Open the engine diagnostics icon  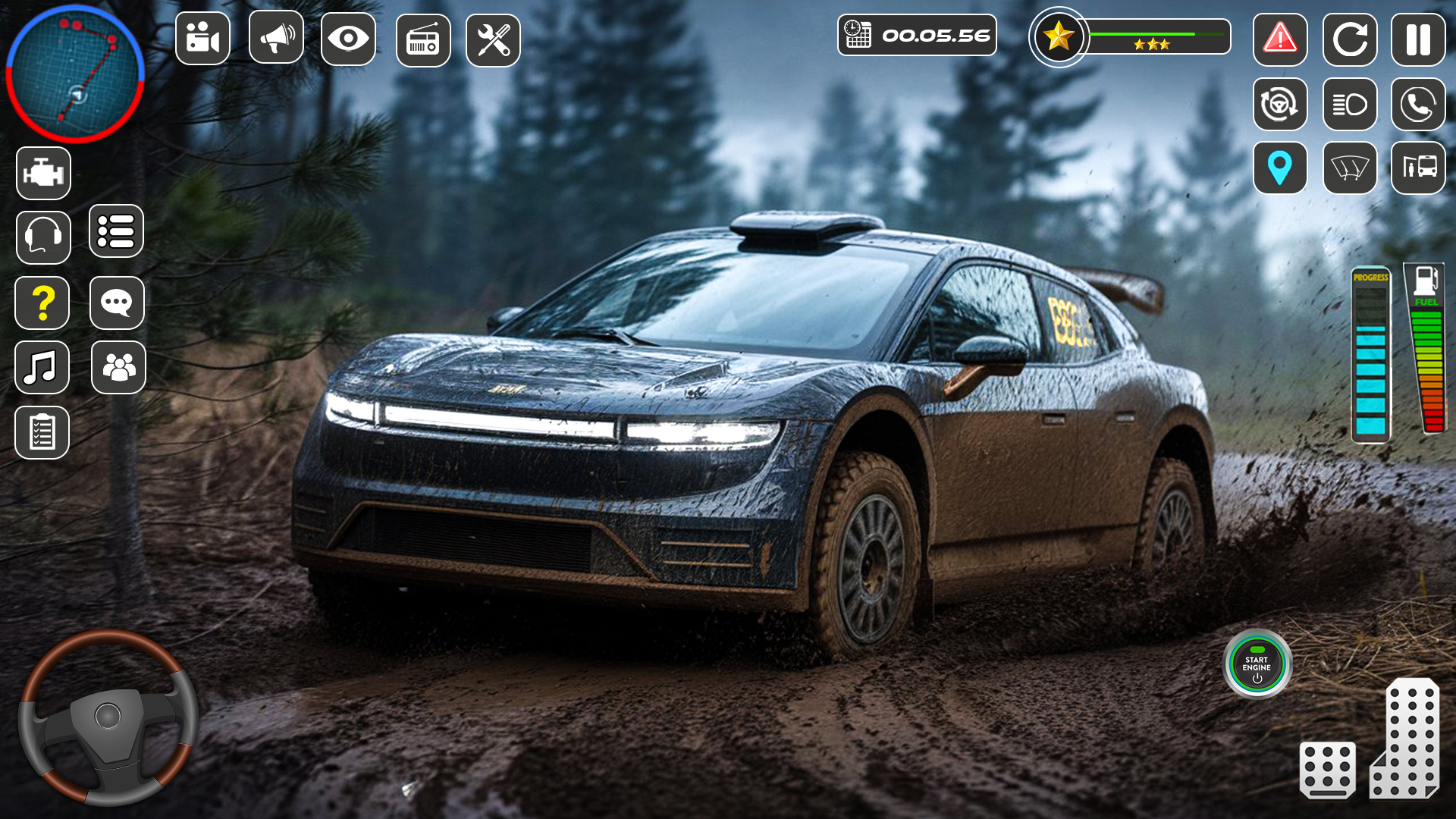43,172
